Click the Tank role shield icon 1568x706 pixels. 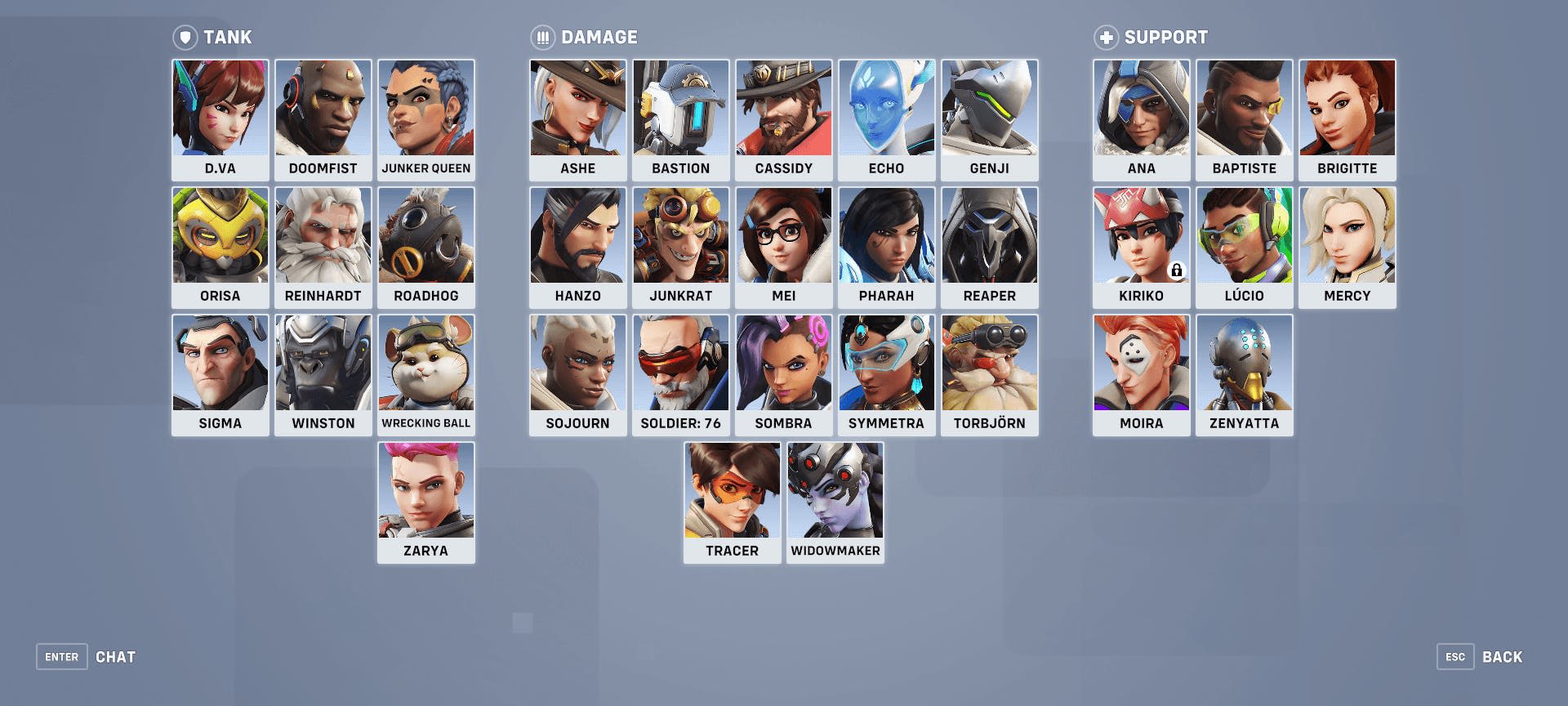tap(185, 37)
